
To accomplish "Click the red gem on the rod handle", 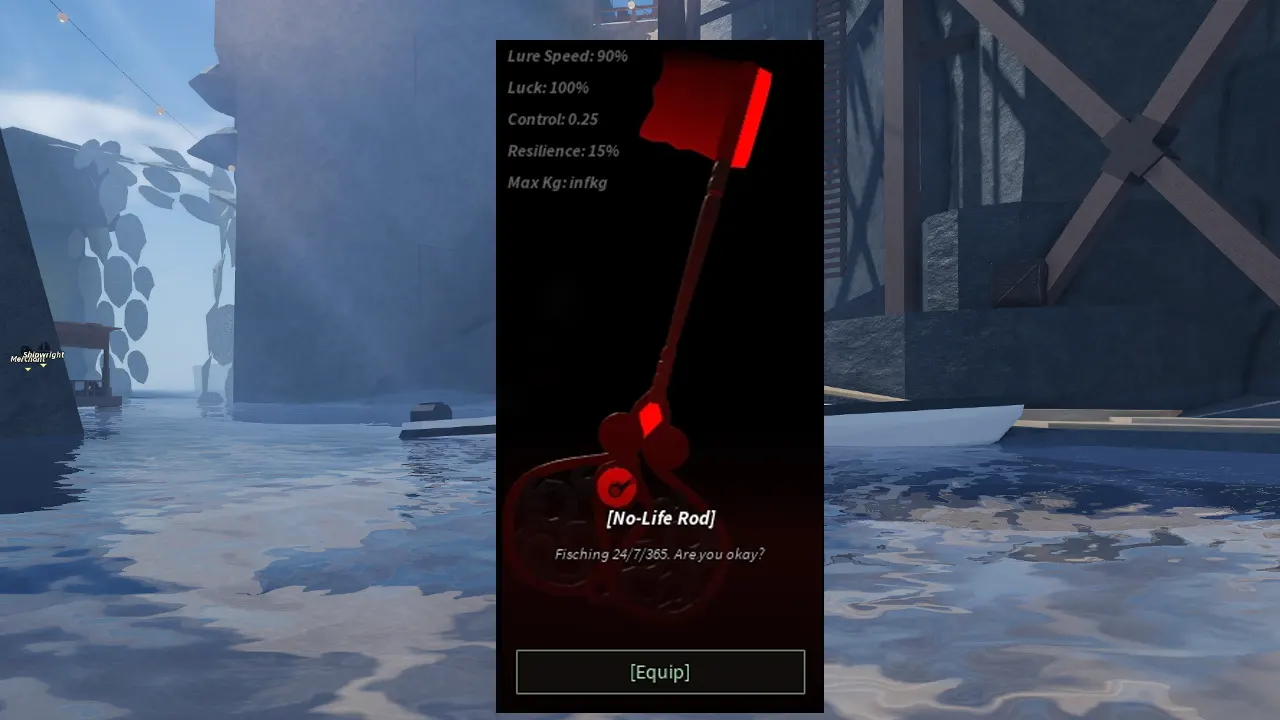I will point(650,418).
